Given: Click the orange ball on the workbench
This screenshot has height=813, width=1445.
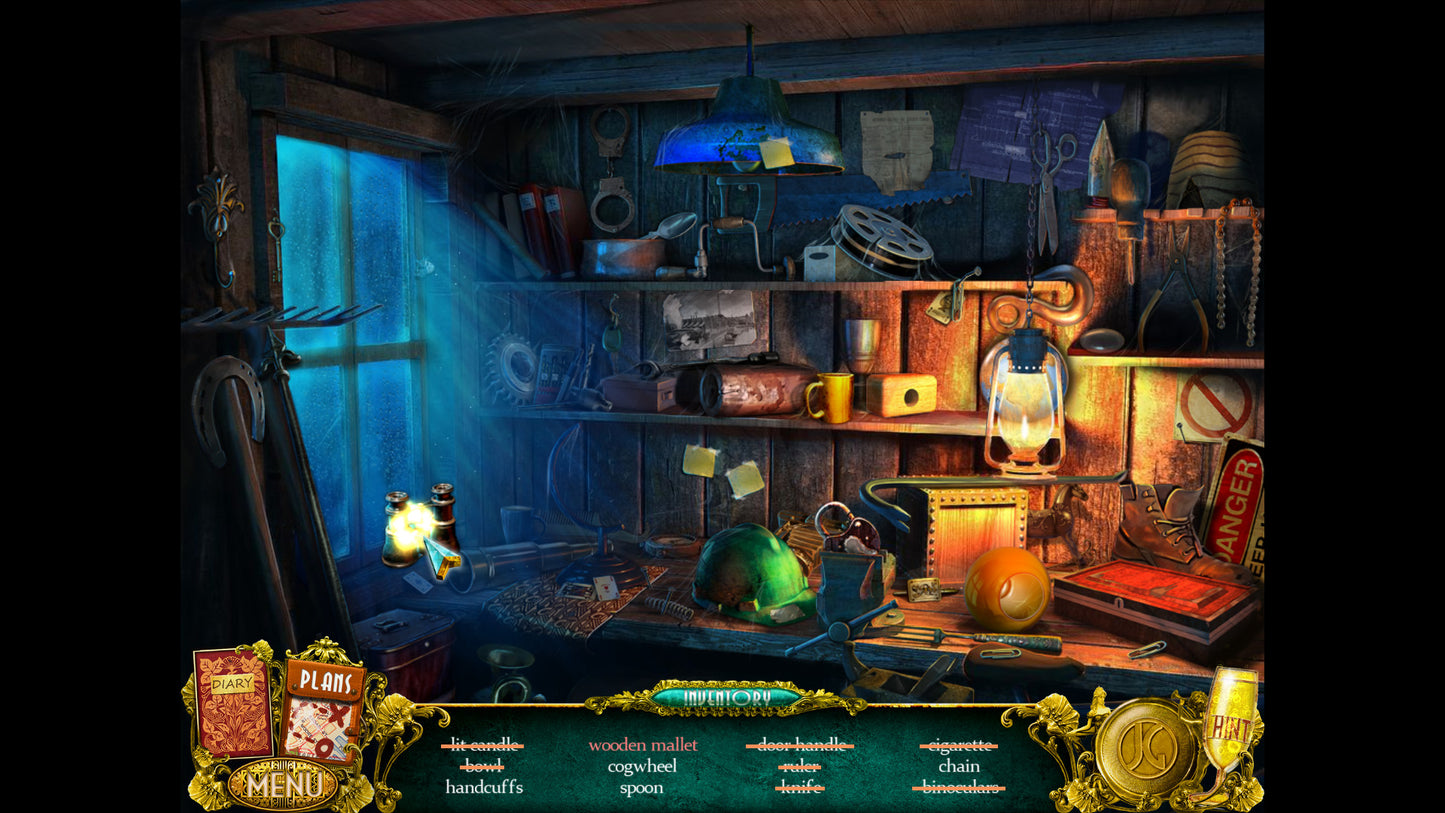Looking at the screenshot, I should (1006, 586).
